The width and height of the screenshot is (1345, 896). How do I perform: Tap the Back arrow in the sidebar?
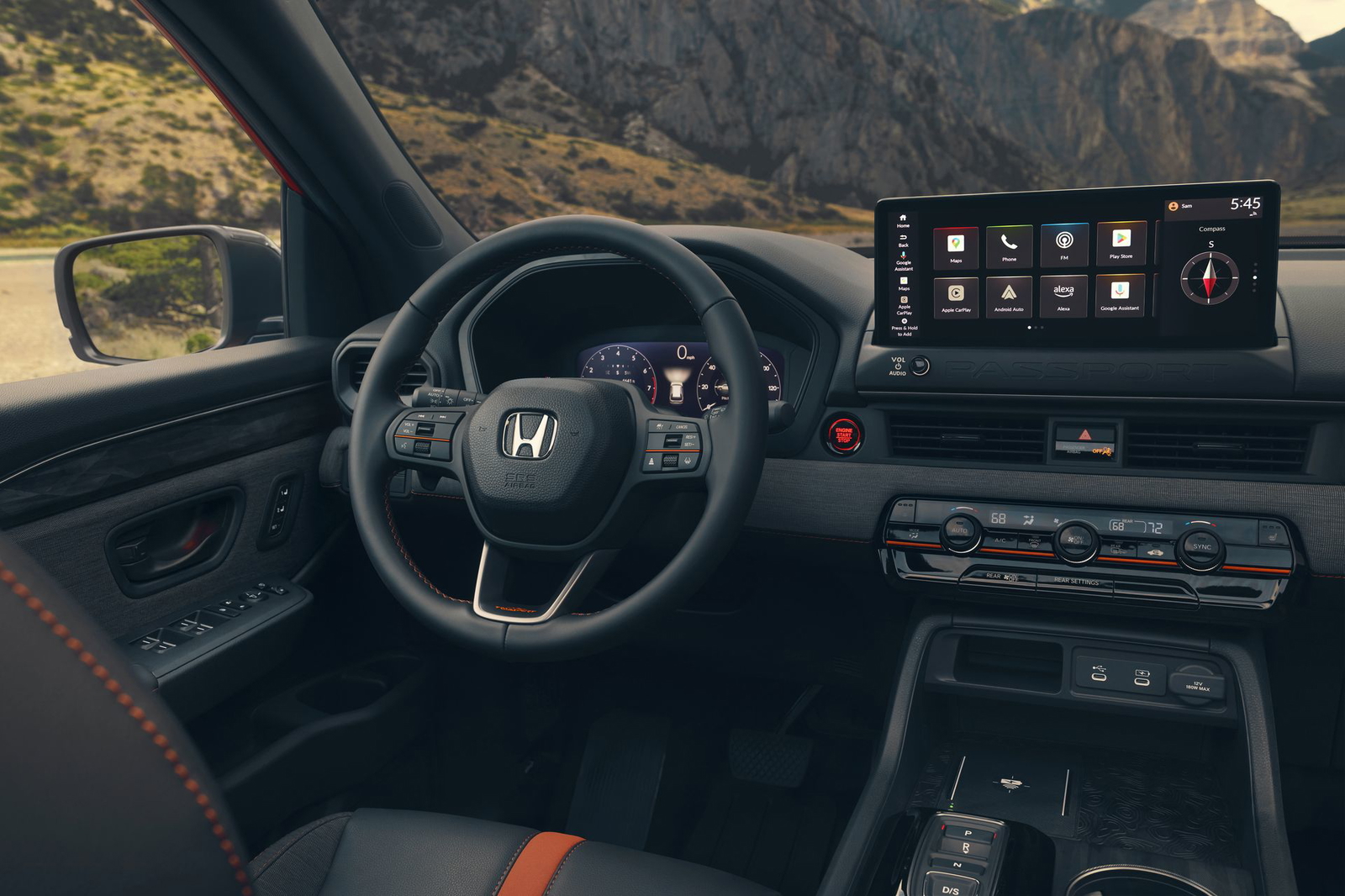click(903, 239)
